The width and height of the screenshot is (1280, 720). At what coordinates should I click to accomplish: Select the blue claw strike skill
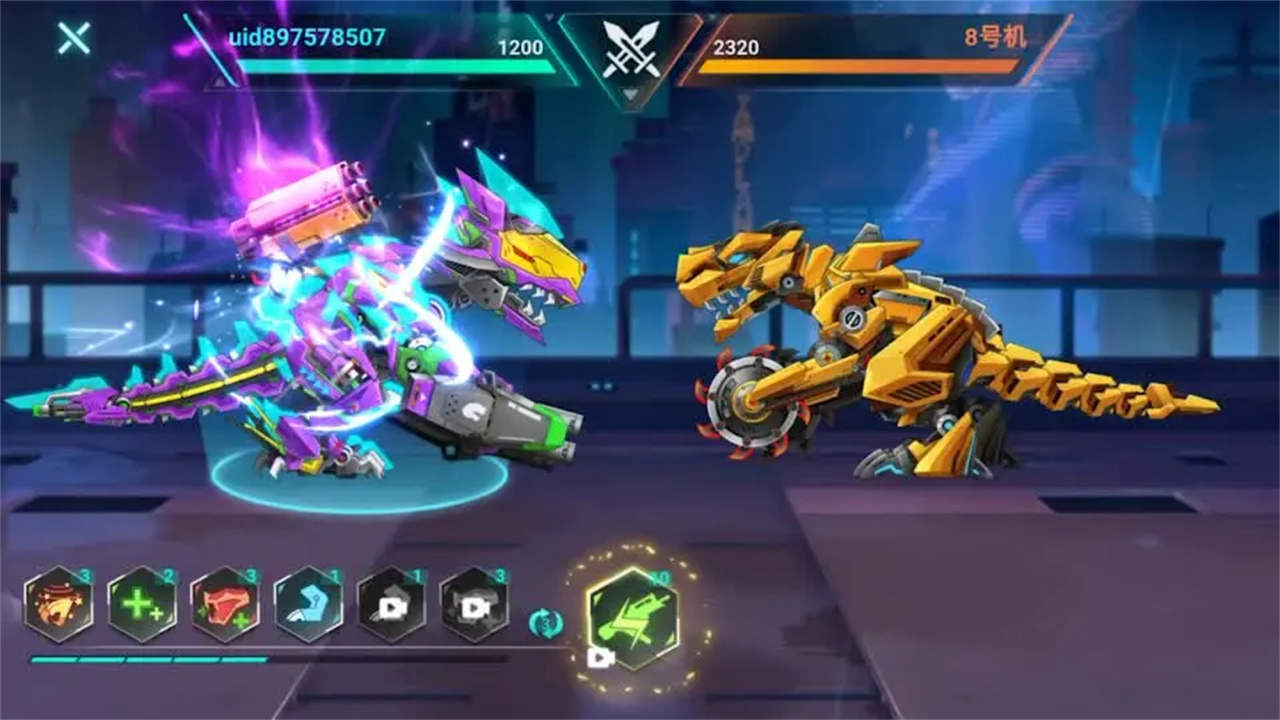click(x=308, y=604)
